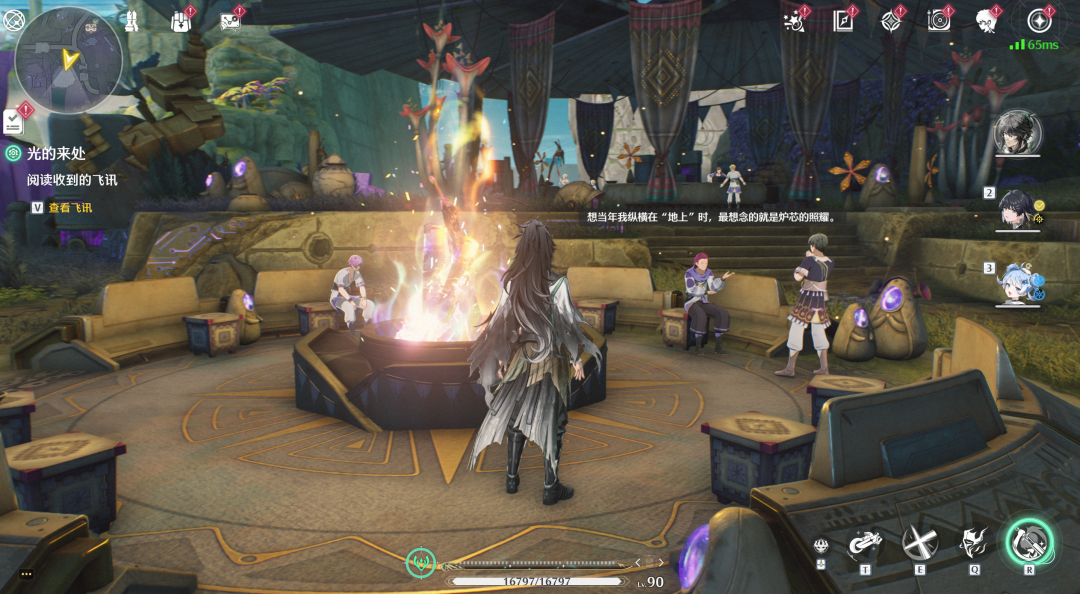Open the four-pointed star convene icon
Screen dimensions: 1080x594
click(890, 20)
